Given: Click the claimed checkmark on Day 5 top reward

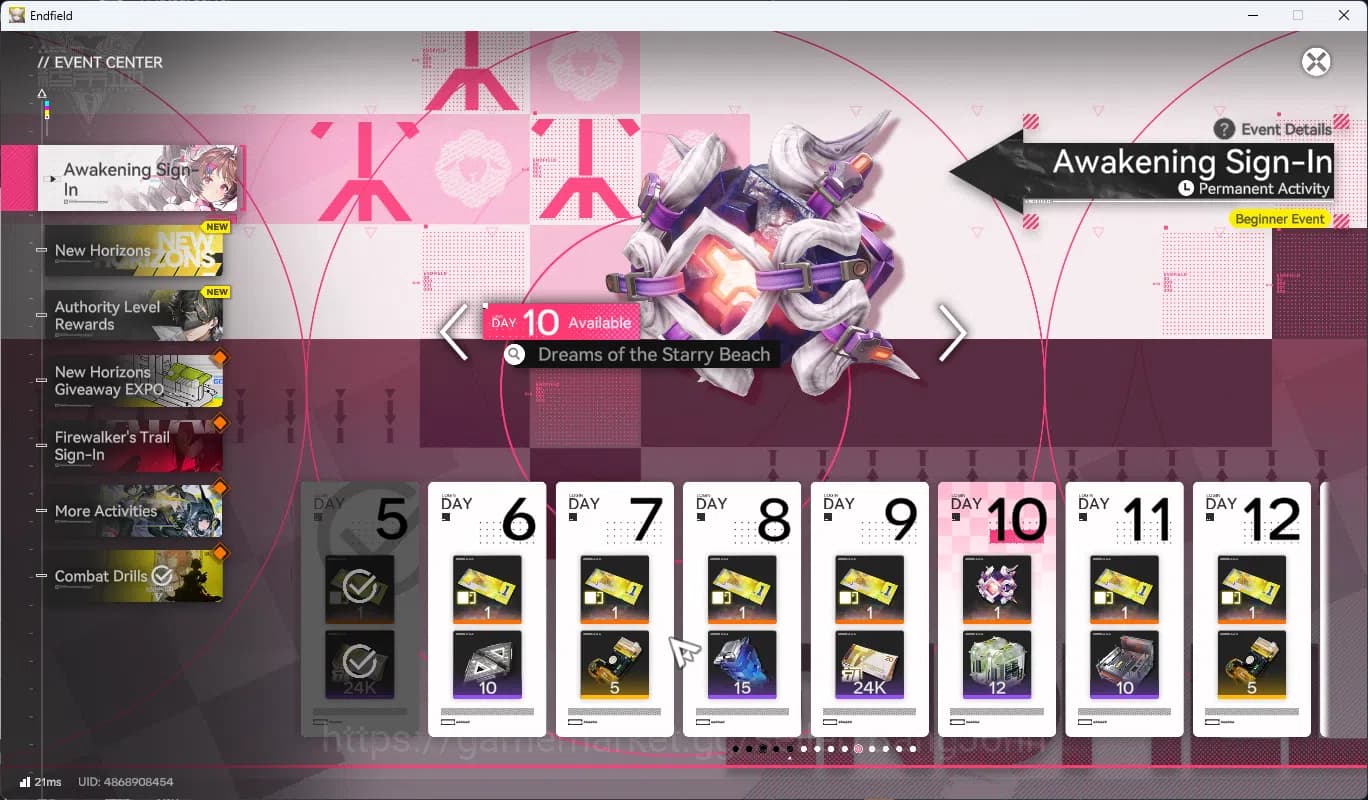Looking at the screenshot, I should tap(359, 588).
